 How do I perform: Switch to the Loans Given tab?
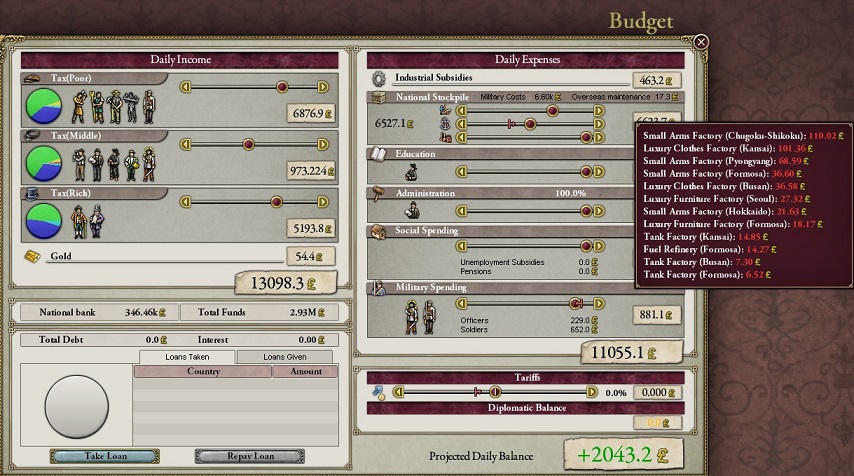pyautogui.click(x=286, y=356)
